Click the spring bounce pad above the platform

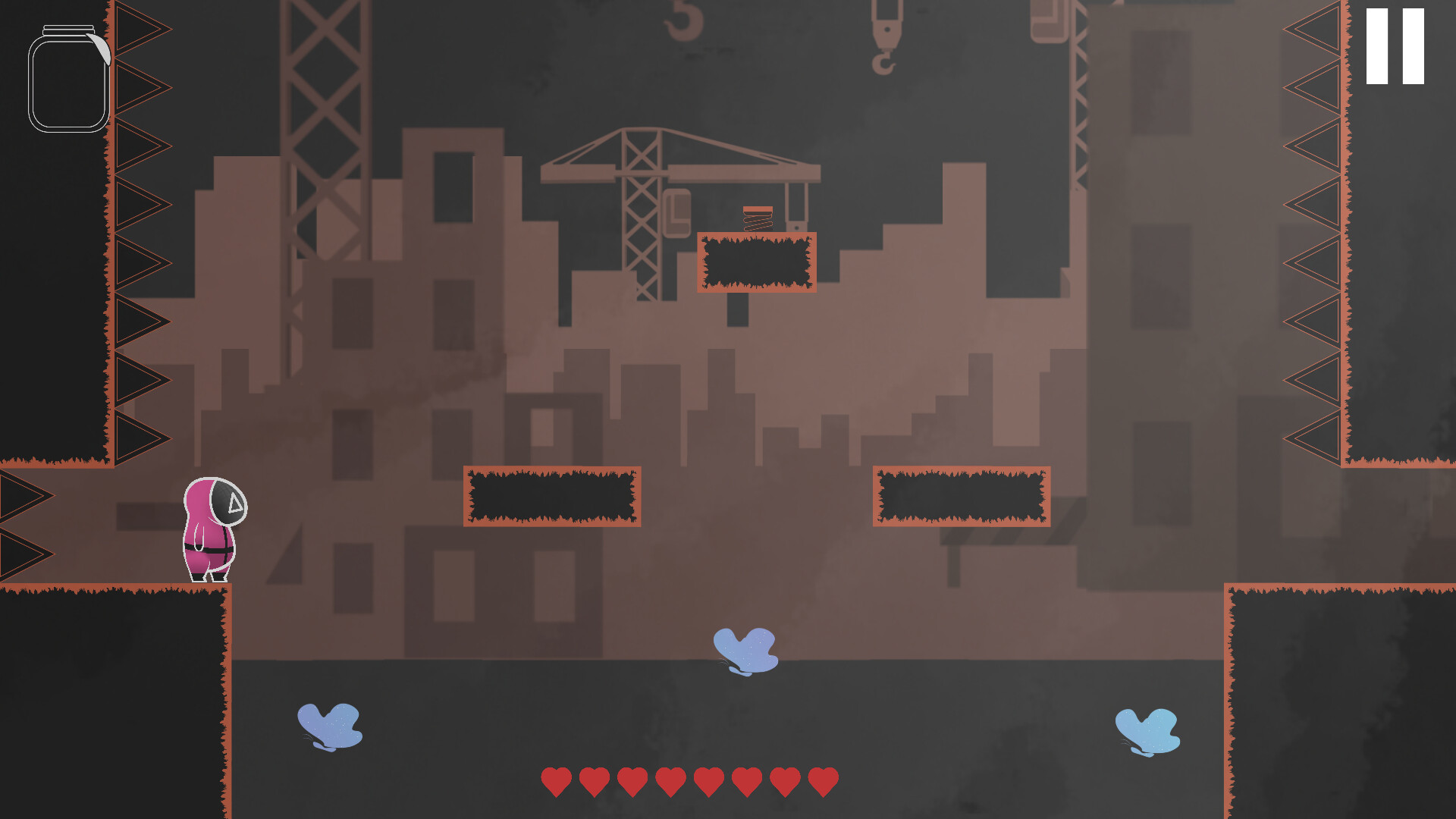click(757, 220)
